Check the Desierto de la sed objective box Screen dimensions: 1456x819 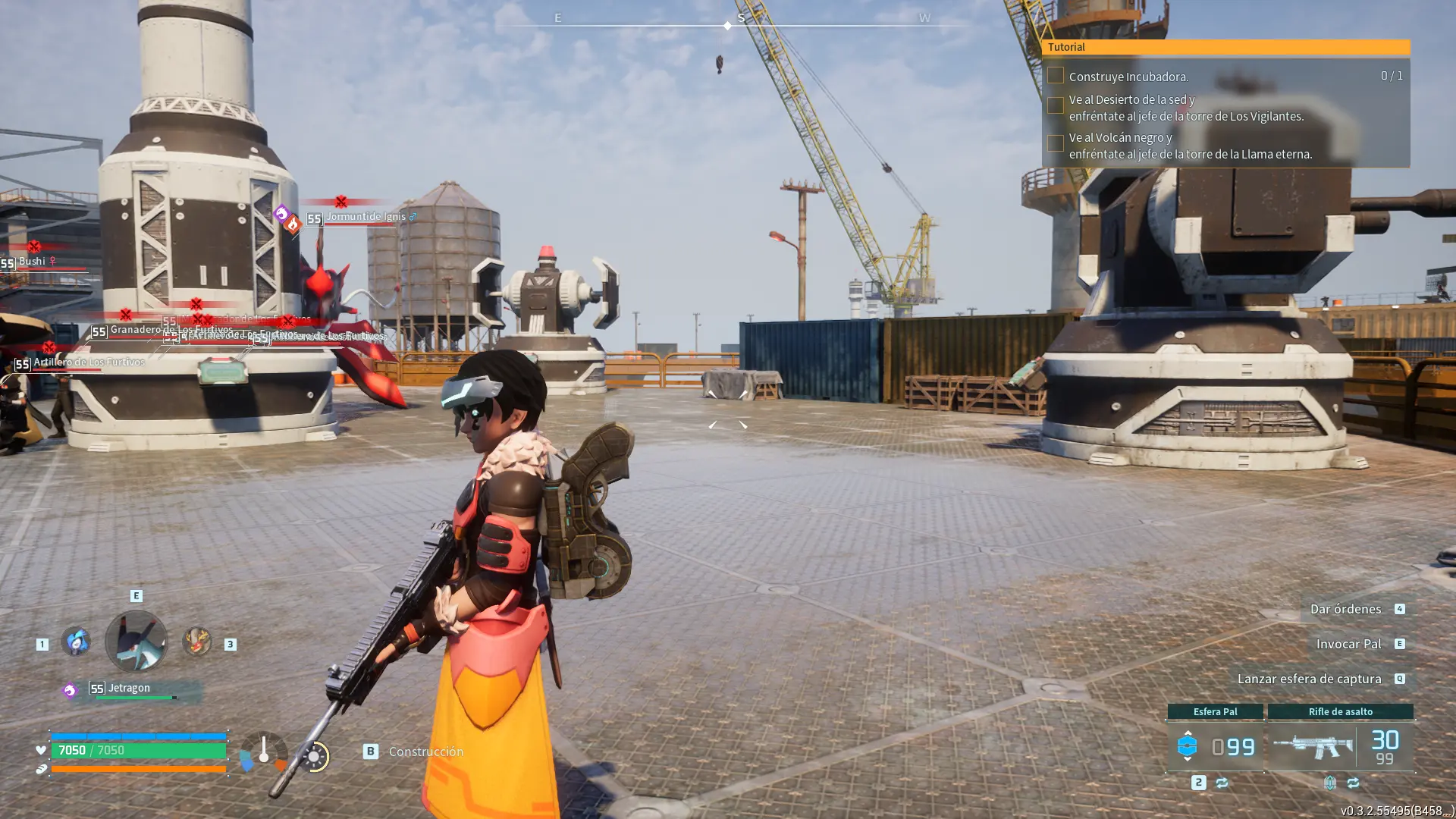tap(1055, 106)
